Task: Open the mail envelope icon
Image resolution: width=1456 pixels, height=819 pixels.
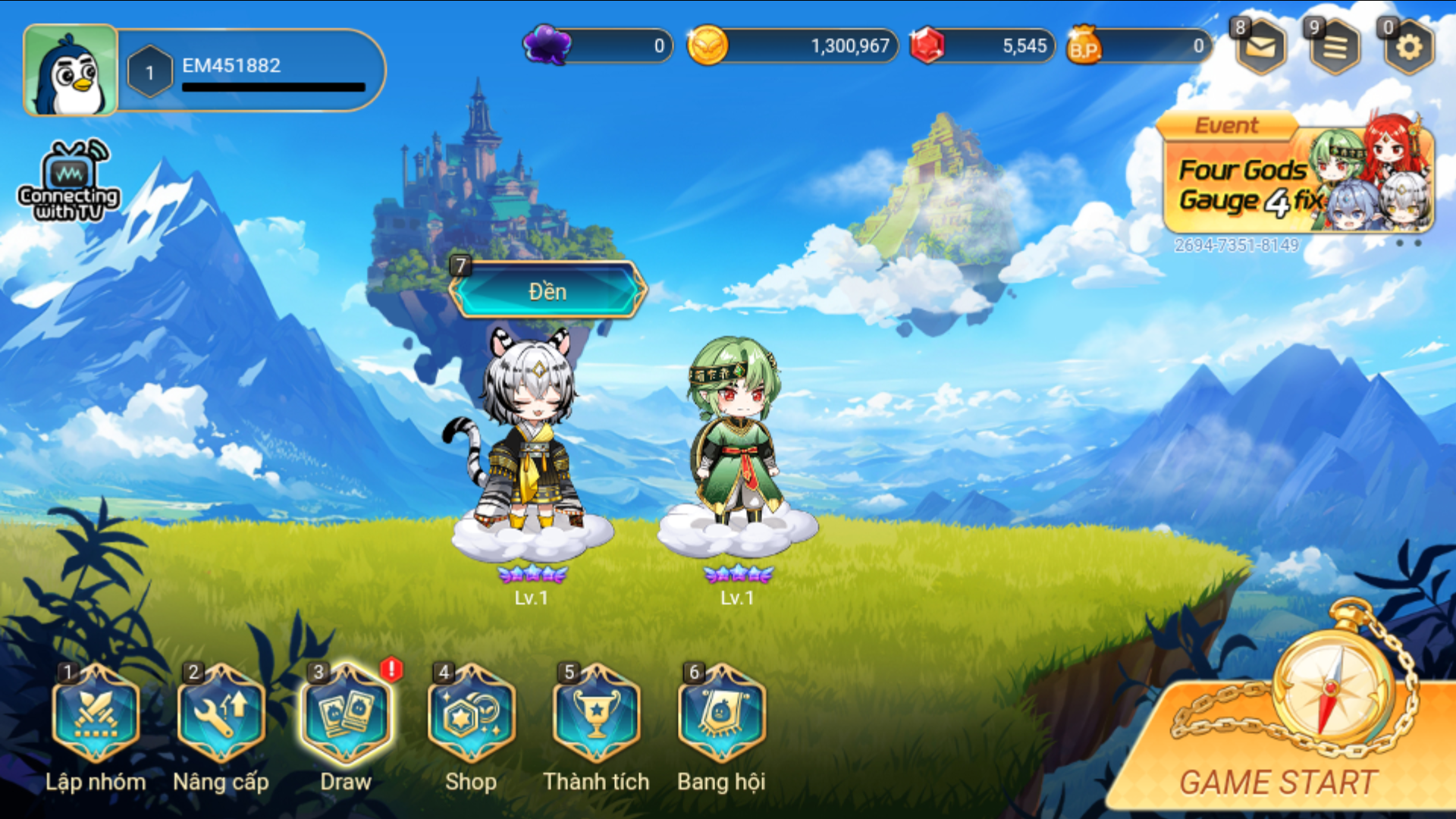Action: (1260, 47)
